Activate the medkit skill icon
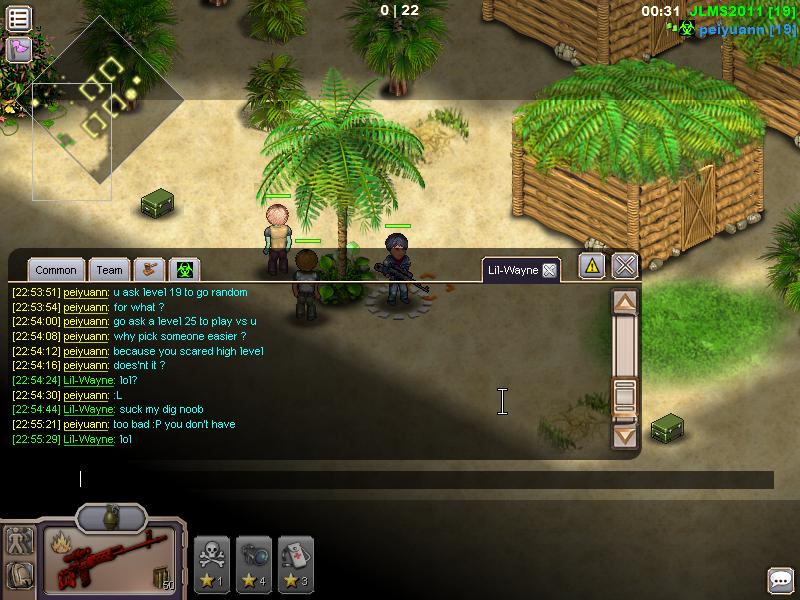The height and width of the screenshot is (600, 800). (x=296, y=559)
